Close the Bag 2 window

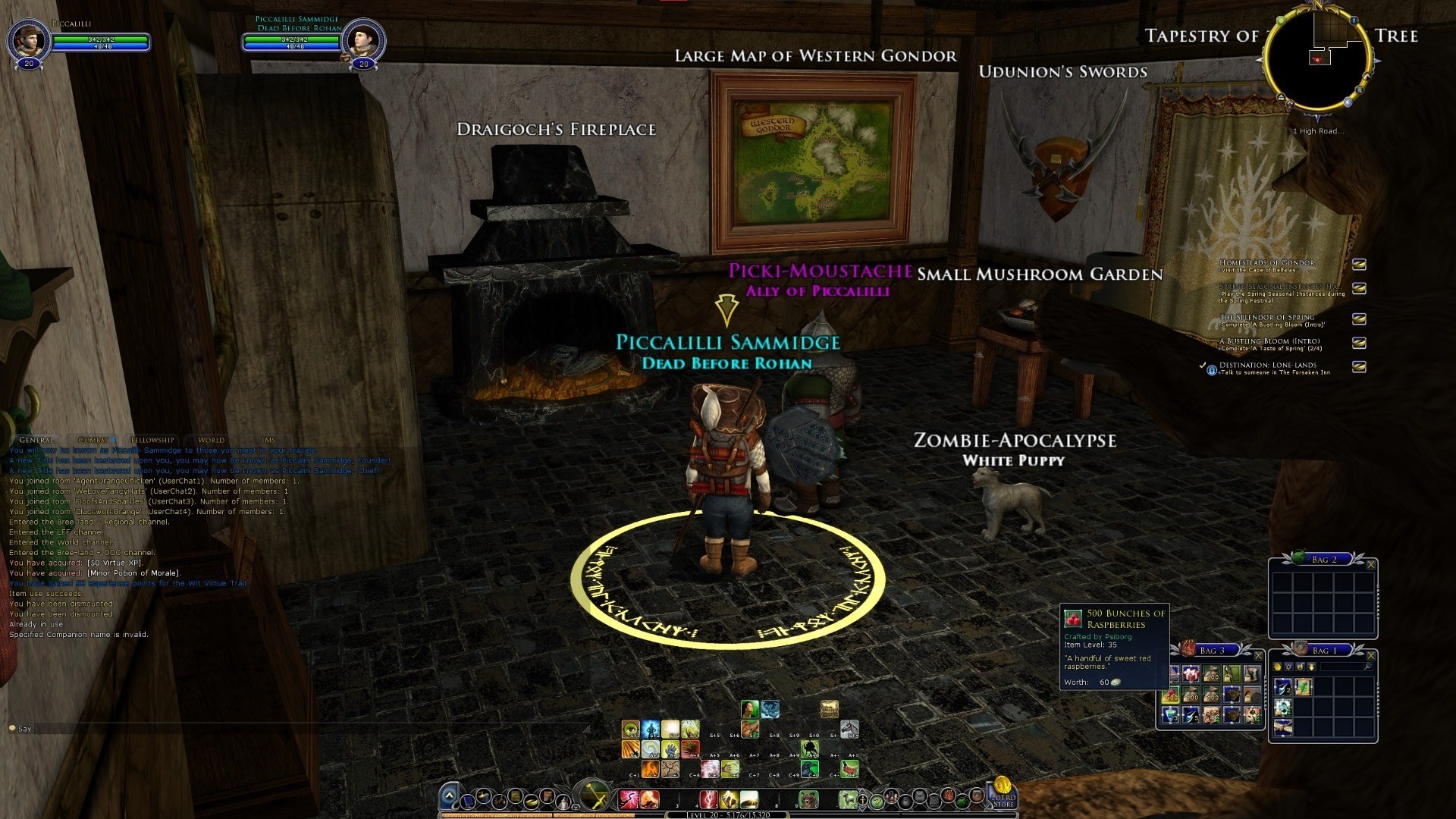point(1370,565)
